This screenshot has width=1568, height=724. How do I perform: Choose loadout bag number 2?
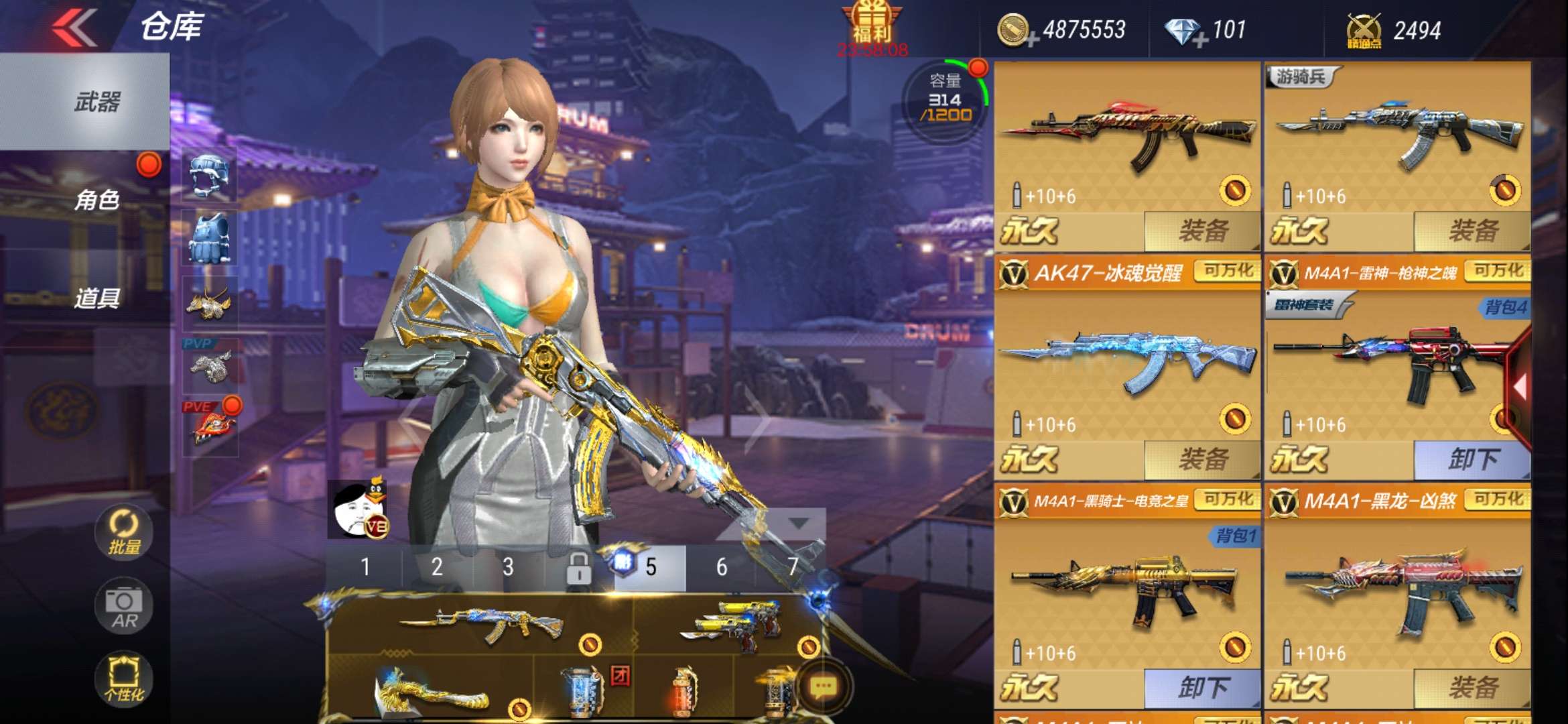436,567
